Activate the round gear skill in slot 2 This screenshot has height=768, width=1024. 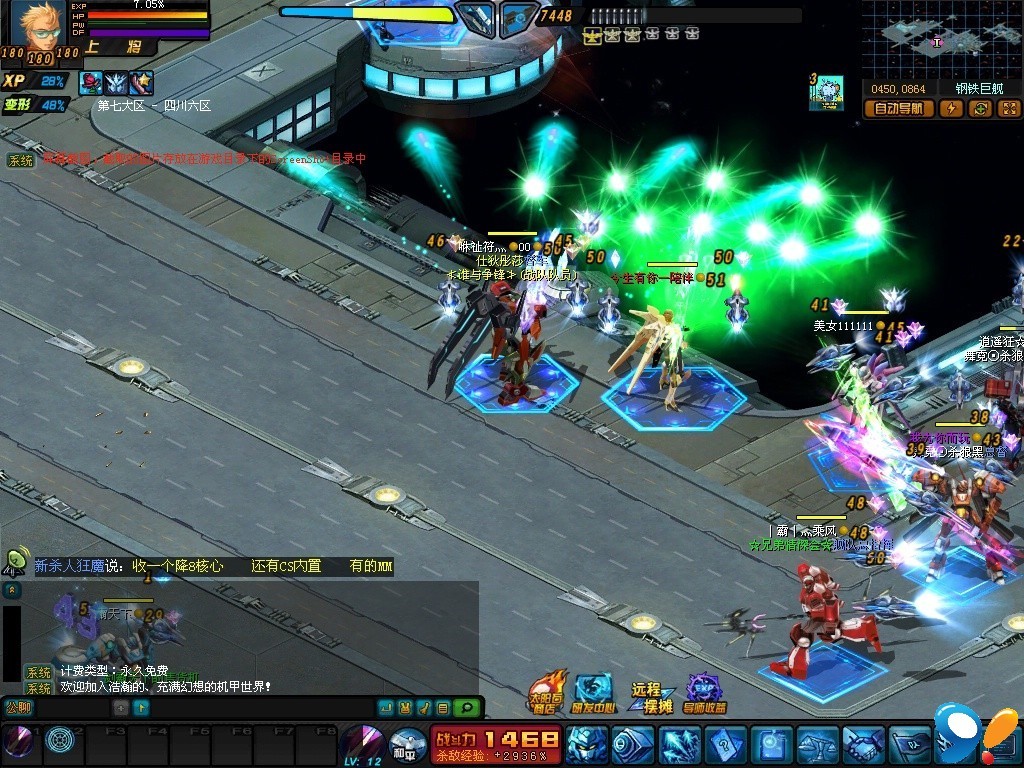click(x=60, y=741)
